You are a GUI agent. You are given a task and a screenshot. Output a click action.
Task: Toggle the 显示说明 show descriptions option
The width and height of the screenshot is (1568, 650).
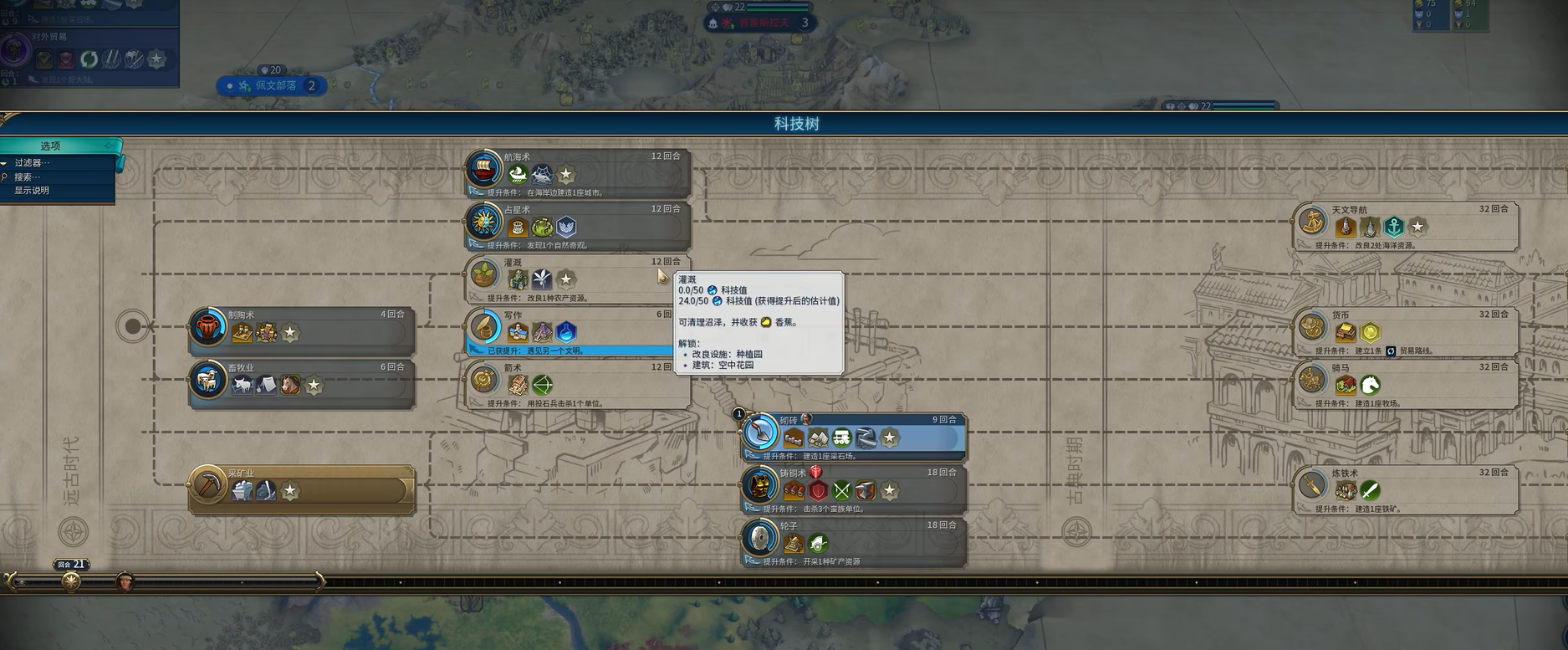click(x=32, y=191)
